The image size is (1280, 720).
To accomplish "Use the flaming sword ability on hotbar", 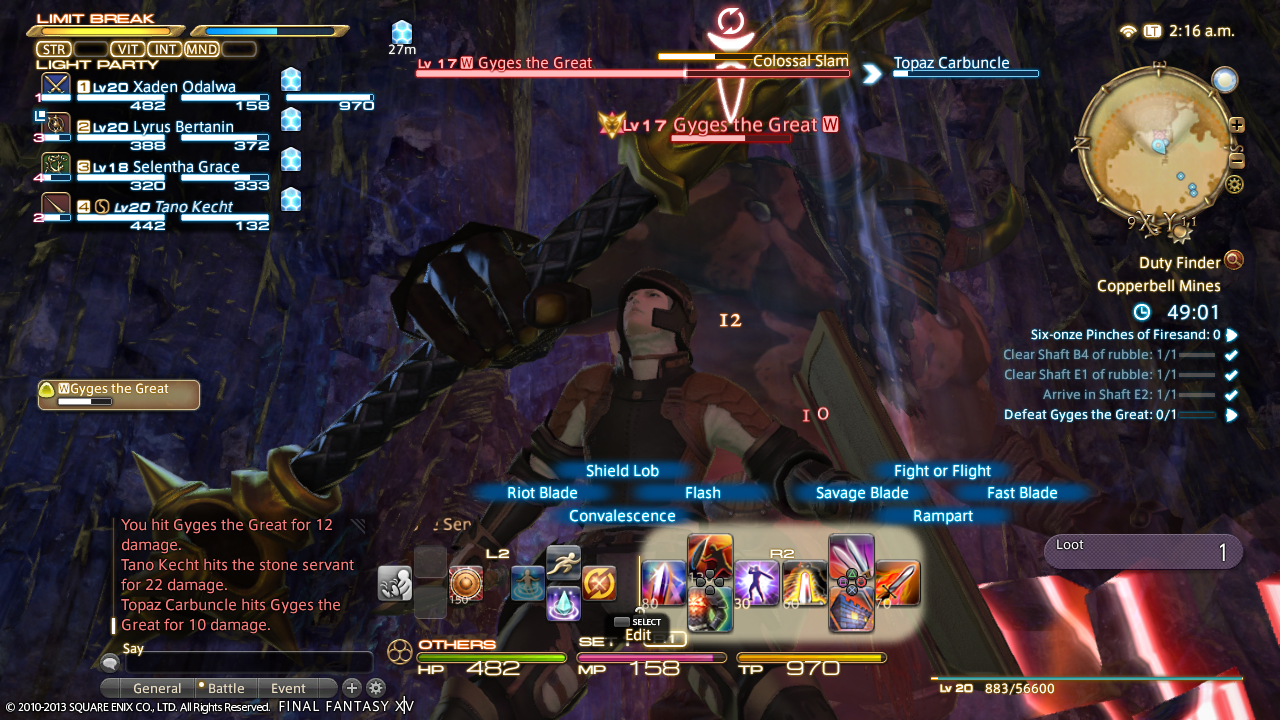I will point(897,582).
